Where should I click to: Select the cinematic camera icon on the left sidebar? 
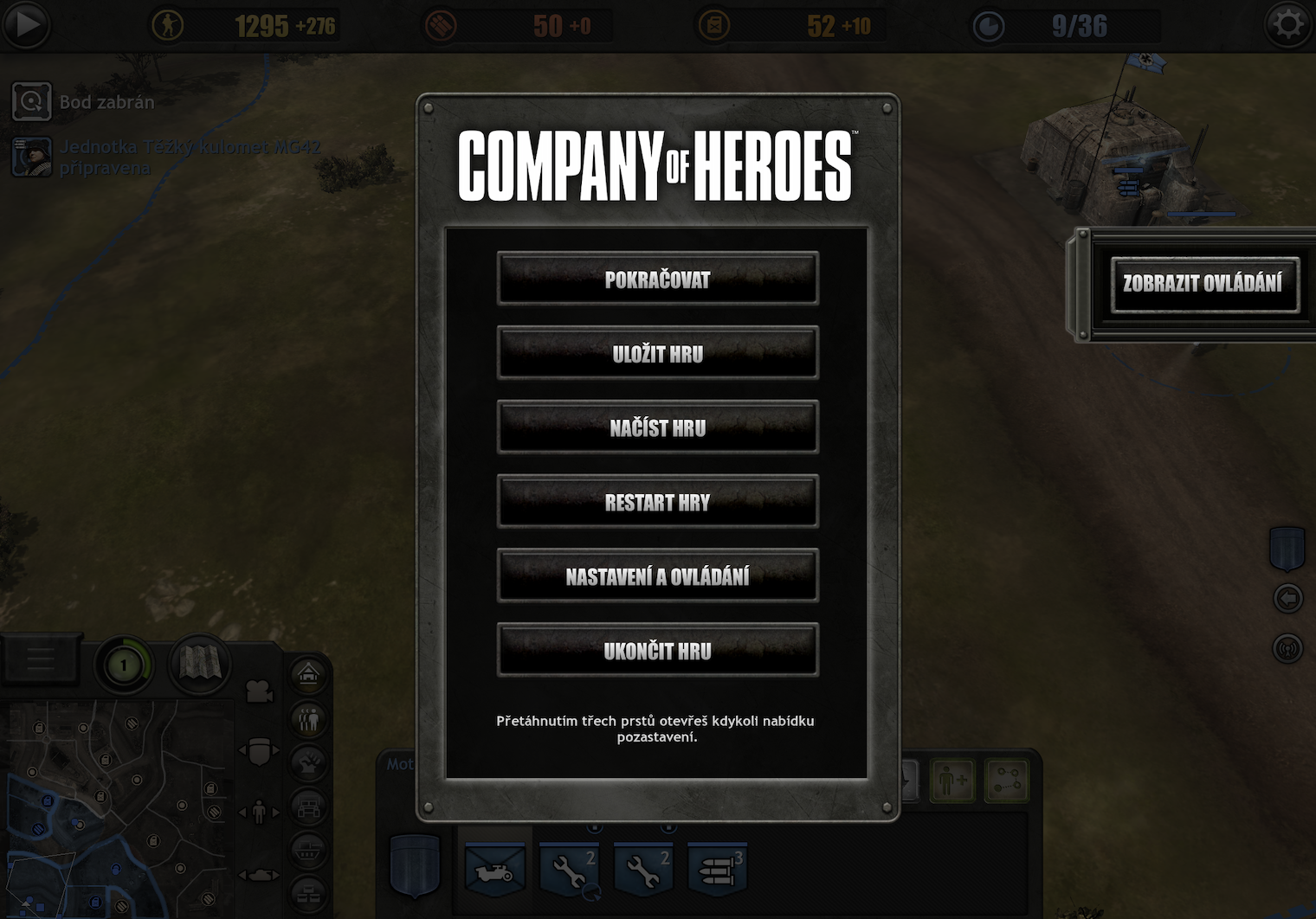tap(259, 691)
